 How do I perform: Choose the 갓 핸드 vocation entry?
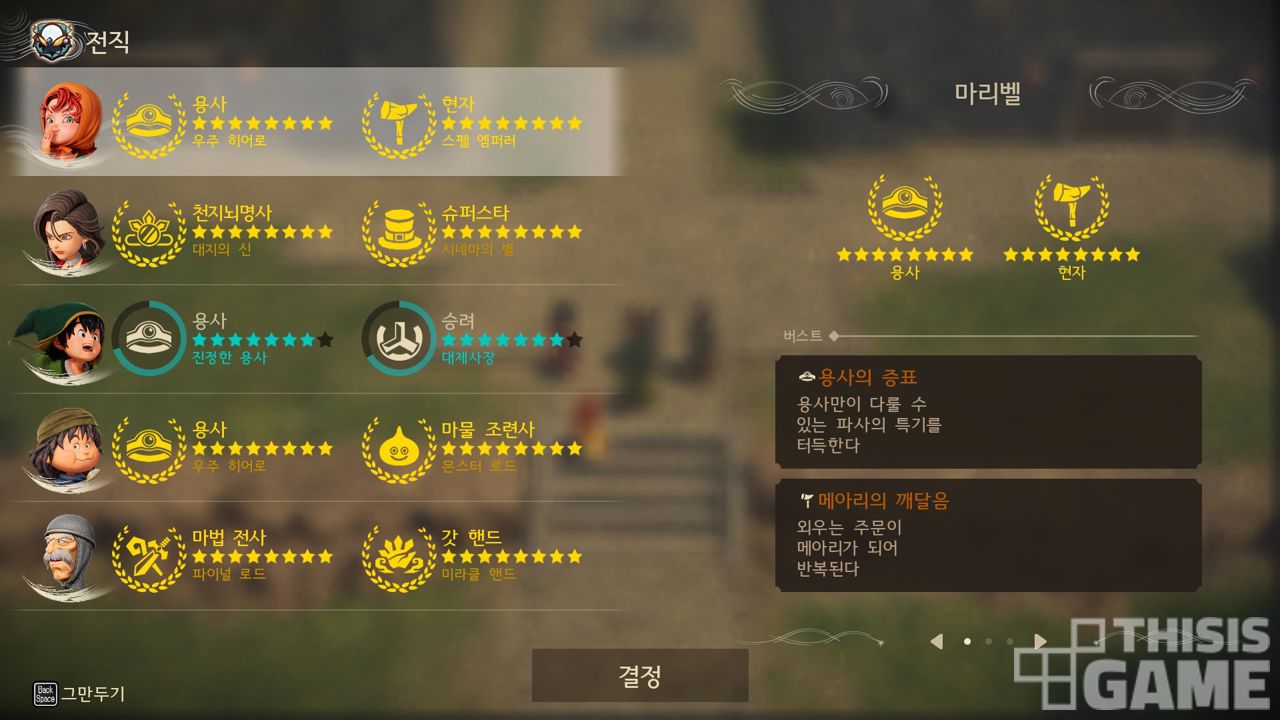[475, 555]
